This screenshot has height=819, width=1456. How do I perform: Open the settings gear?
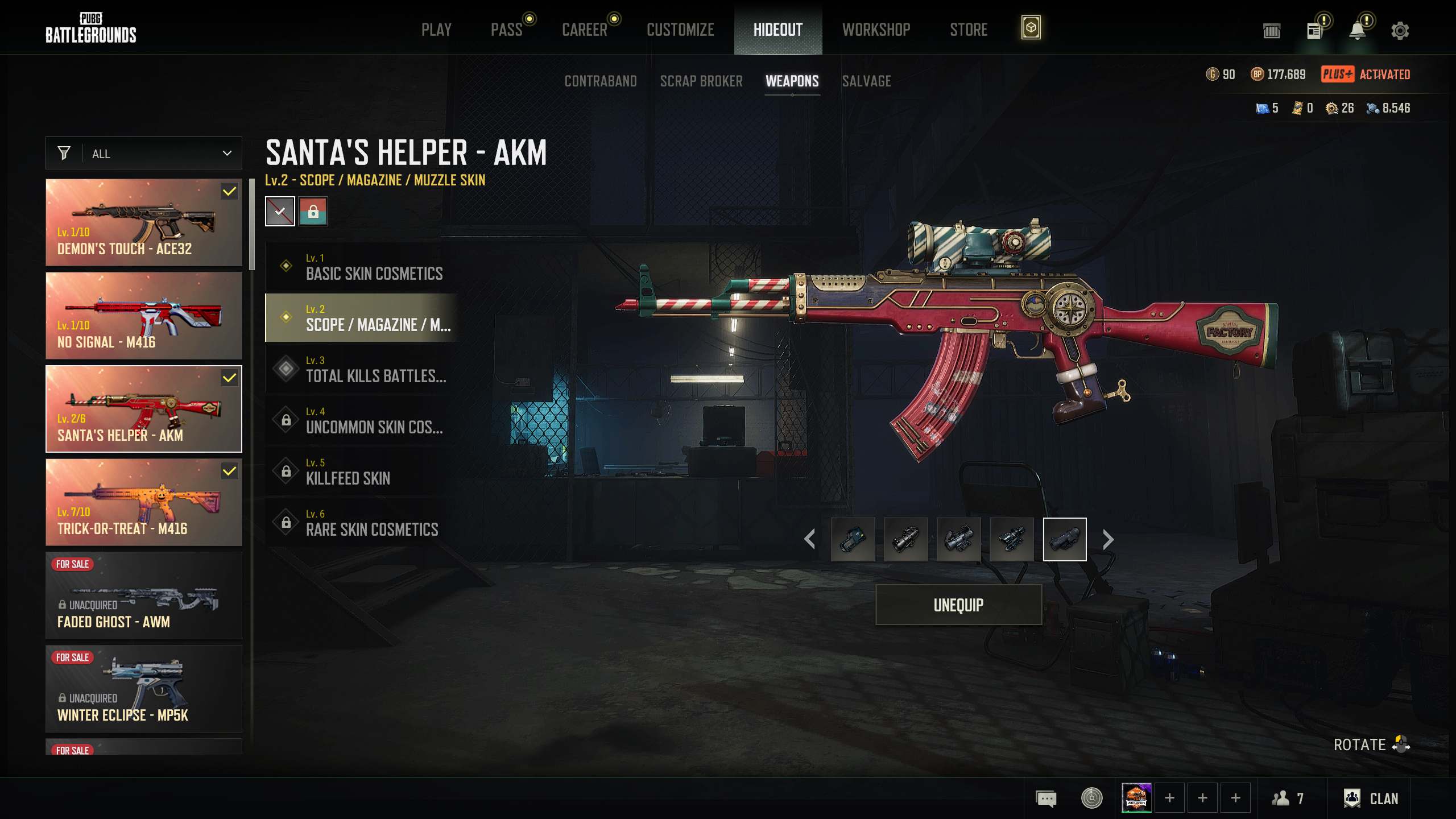click(x=1400, y=31)
